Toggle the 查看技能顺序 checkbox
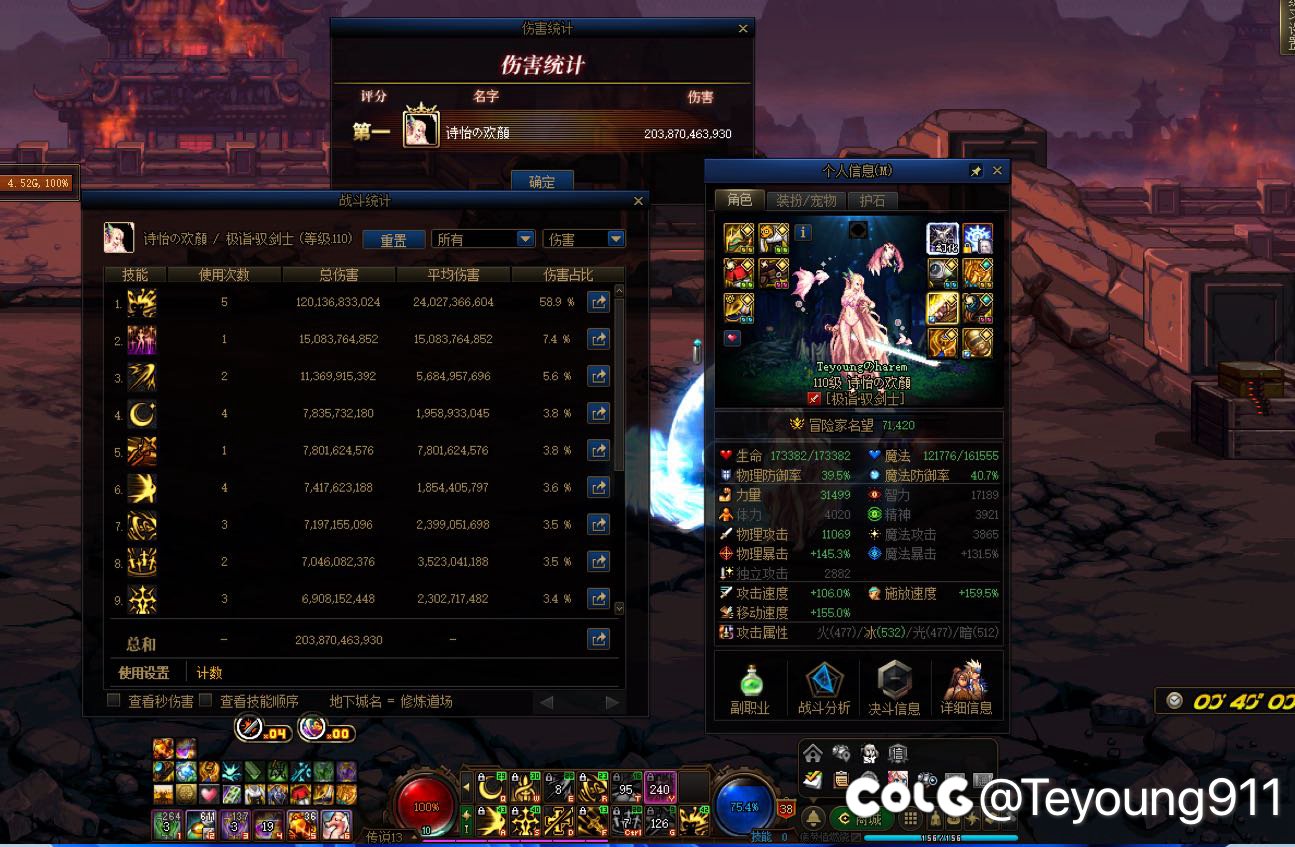The width and height of the screenshot is (1295, 847). coord(206,701)
